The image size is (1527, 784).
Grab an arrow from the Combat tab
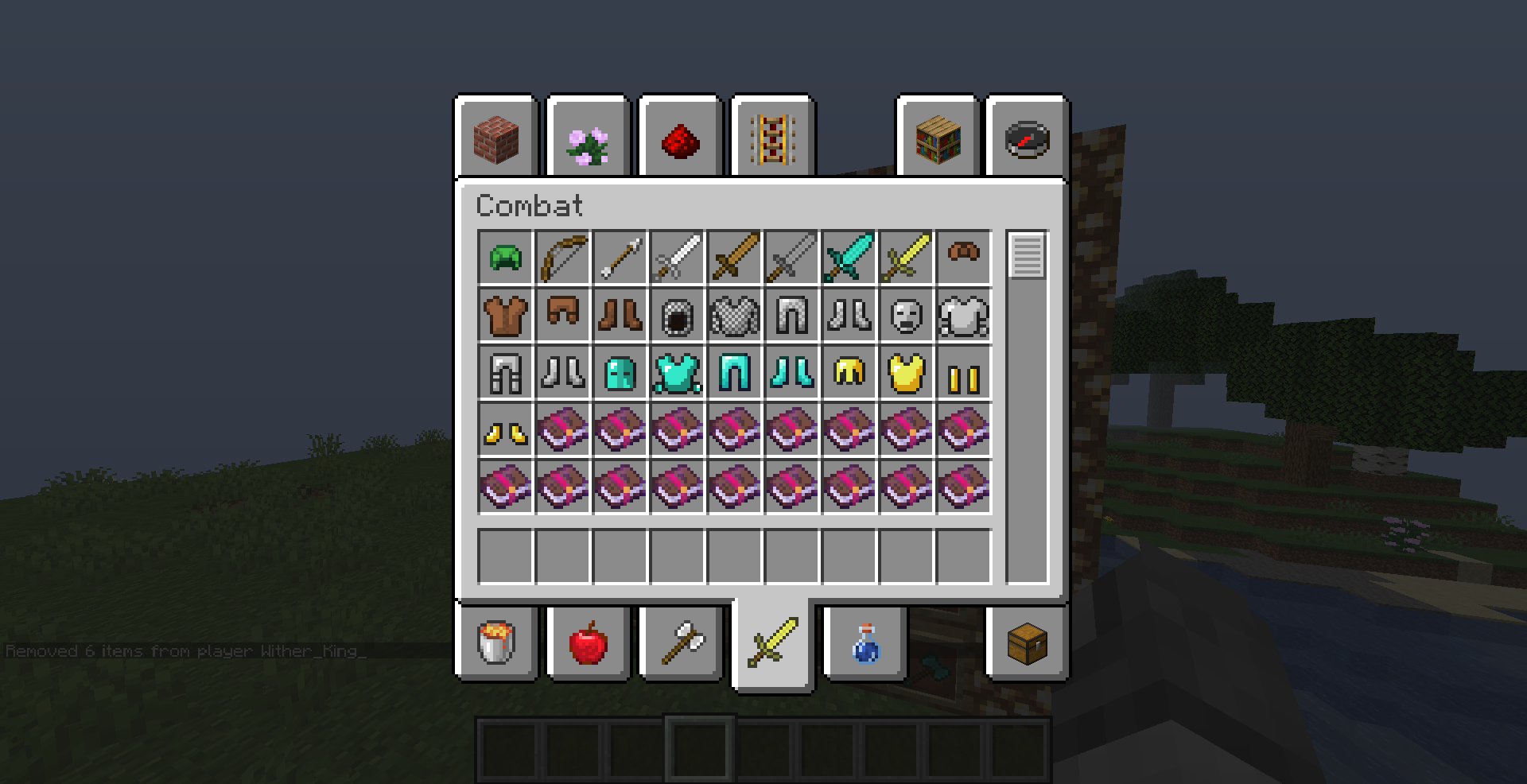pos(619,256)
